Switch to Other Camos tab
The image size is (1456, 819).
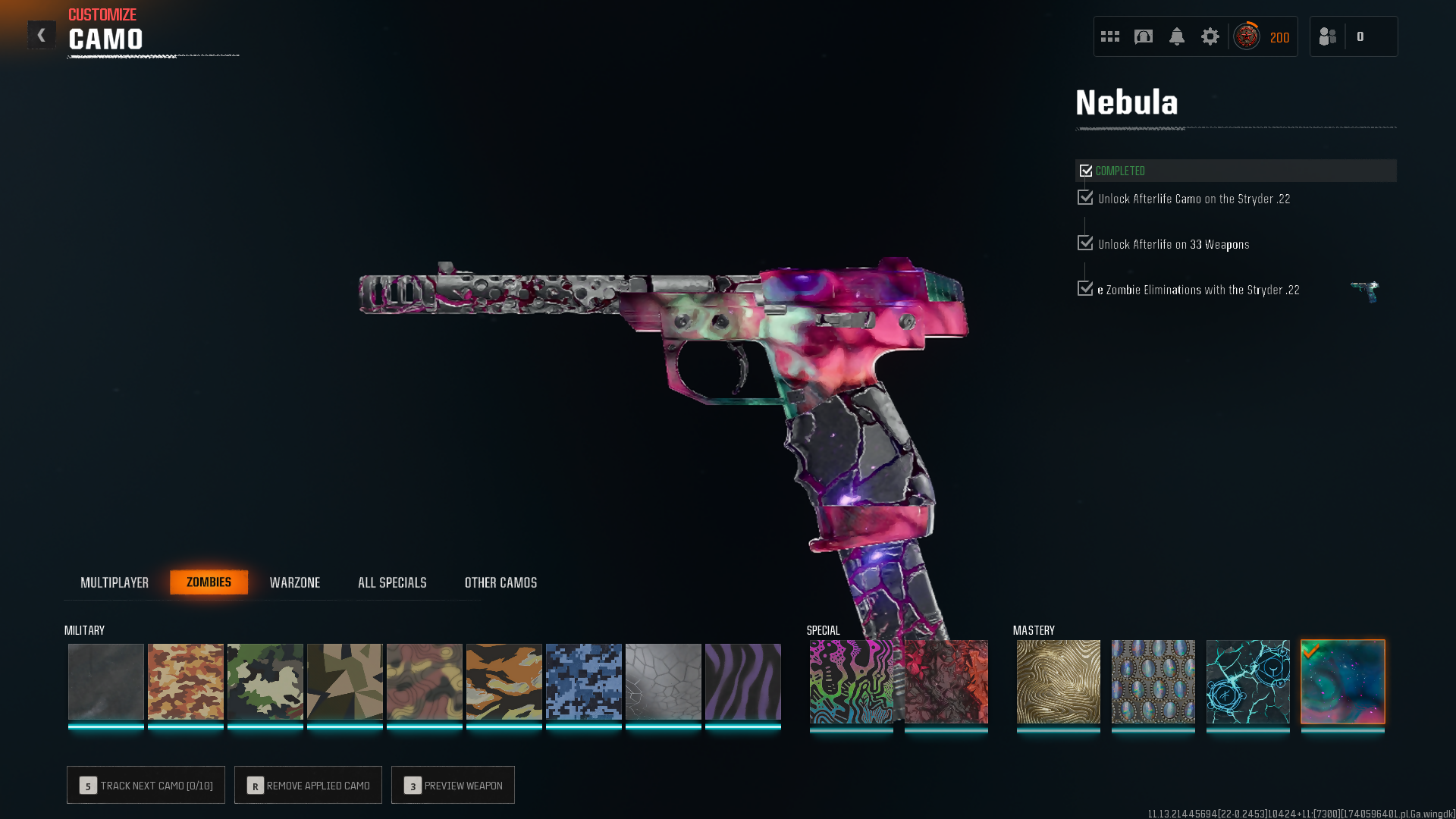point(500,582)
